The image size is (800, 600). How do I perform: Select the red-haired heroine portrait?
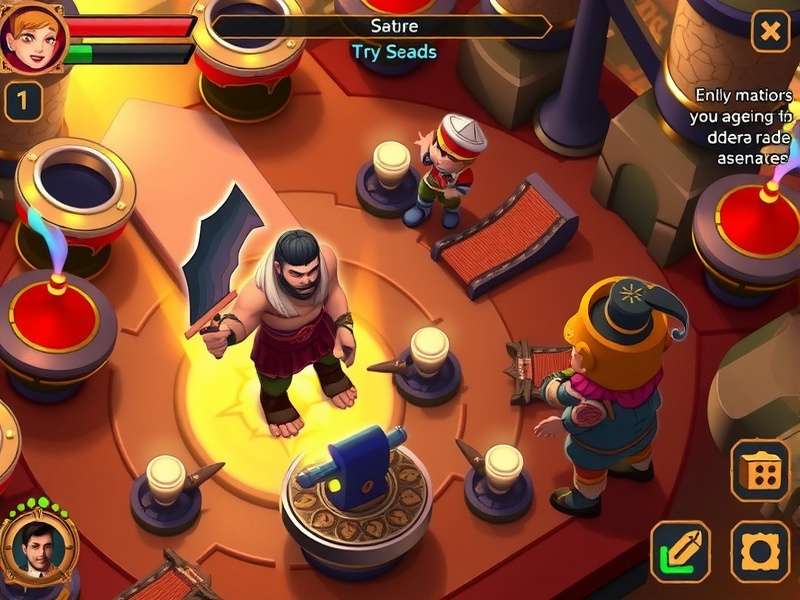coord(32,36)
